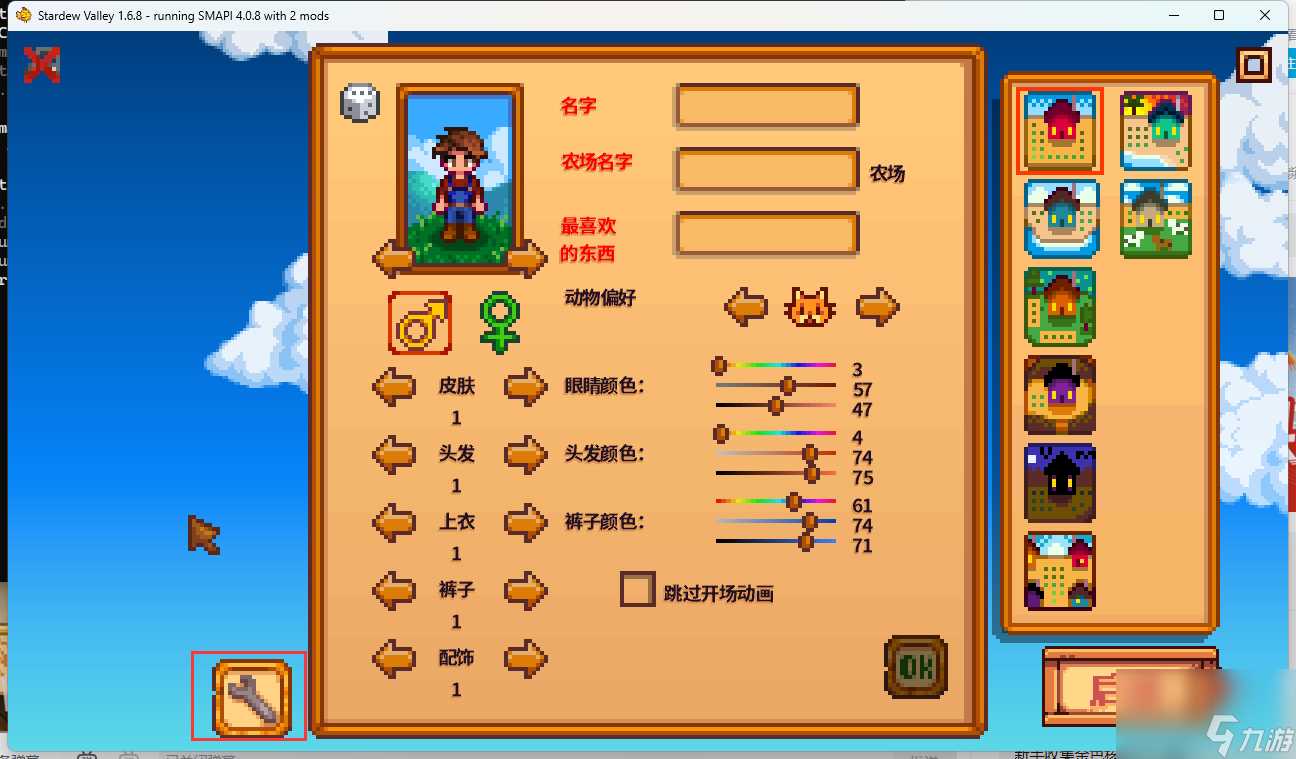The image size is (1296, 759).
Task: Select the male gender symbol
Action: tap(419, 322)
